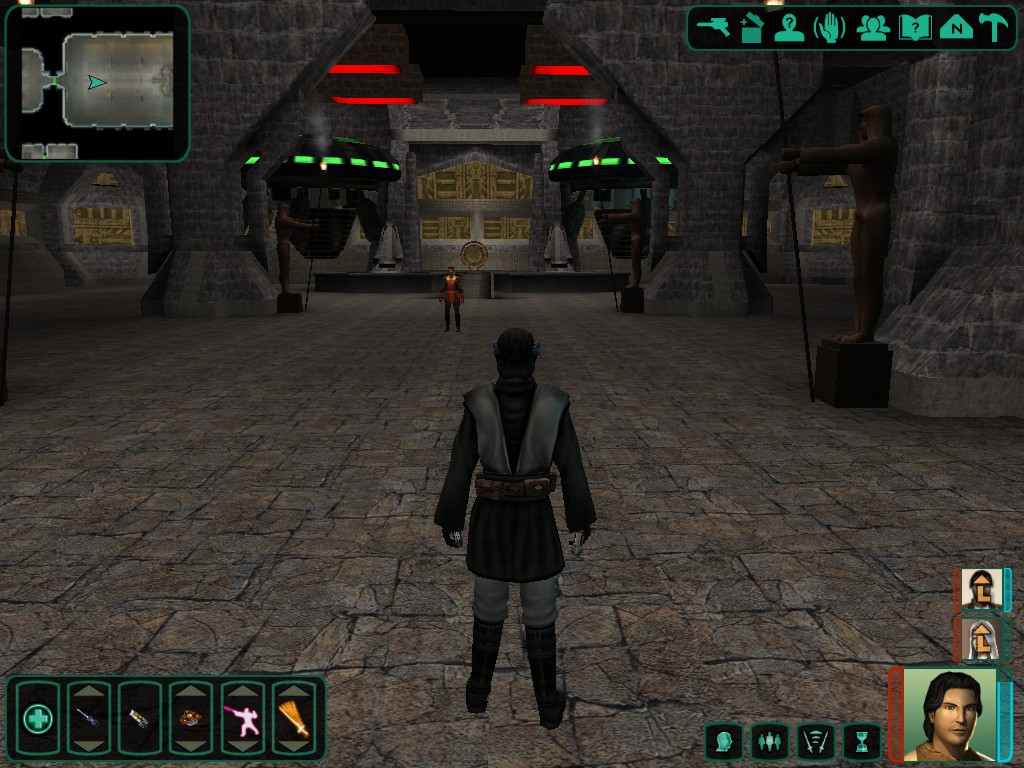Use the shield item in the action bar
The image size is (1024, 768).
tap(139, 718)
